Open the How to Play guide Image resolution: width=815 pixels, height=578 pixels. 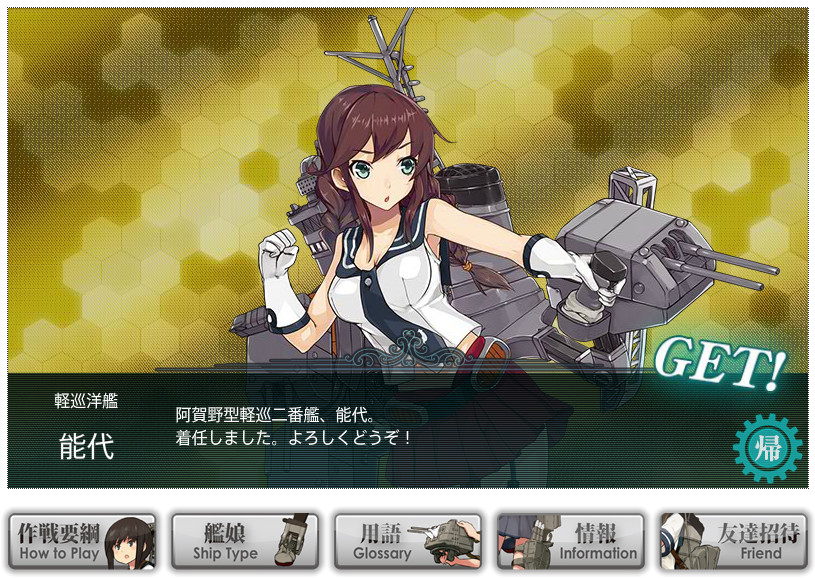coord(82,541)
